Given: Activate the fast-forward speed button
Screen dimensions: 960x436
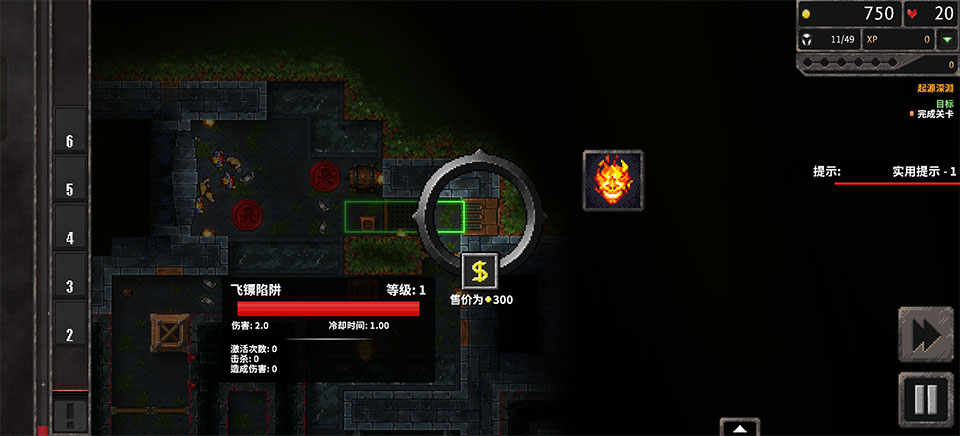Looking at the screenshot, I should [925, 335].
